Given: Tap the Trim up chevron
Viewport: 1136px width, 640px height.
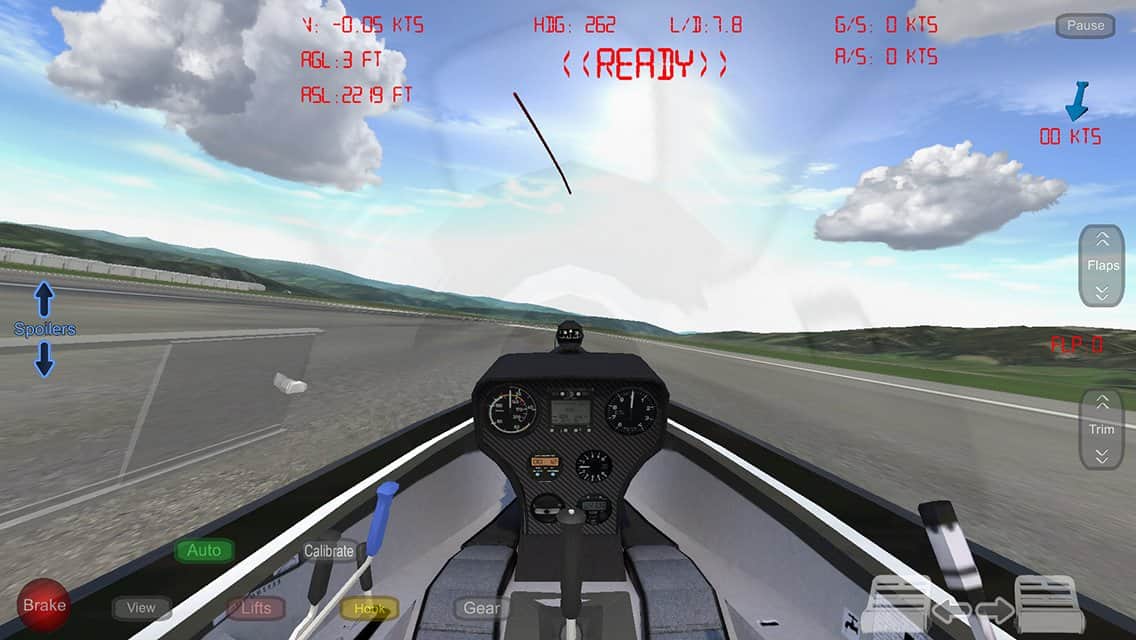Looking at the screenshot, I should point(1102,404).
